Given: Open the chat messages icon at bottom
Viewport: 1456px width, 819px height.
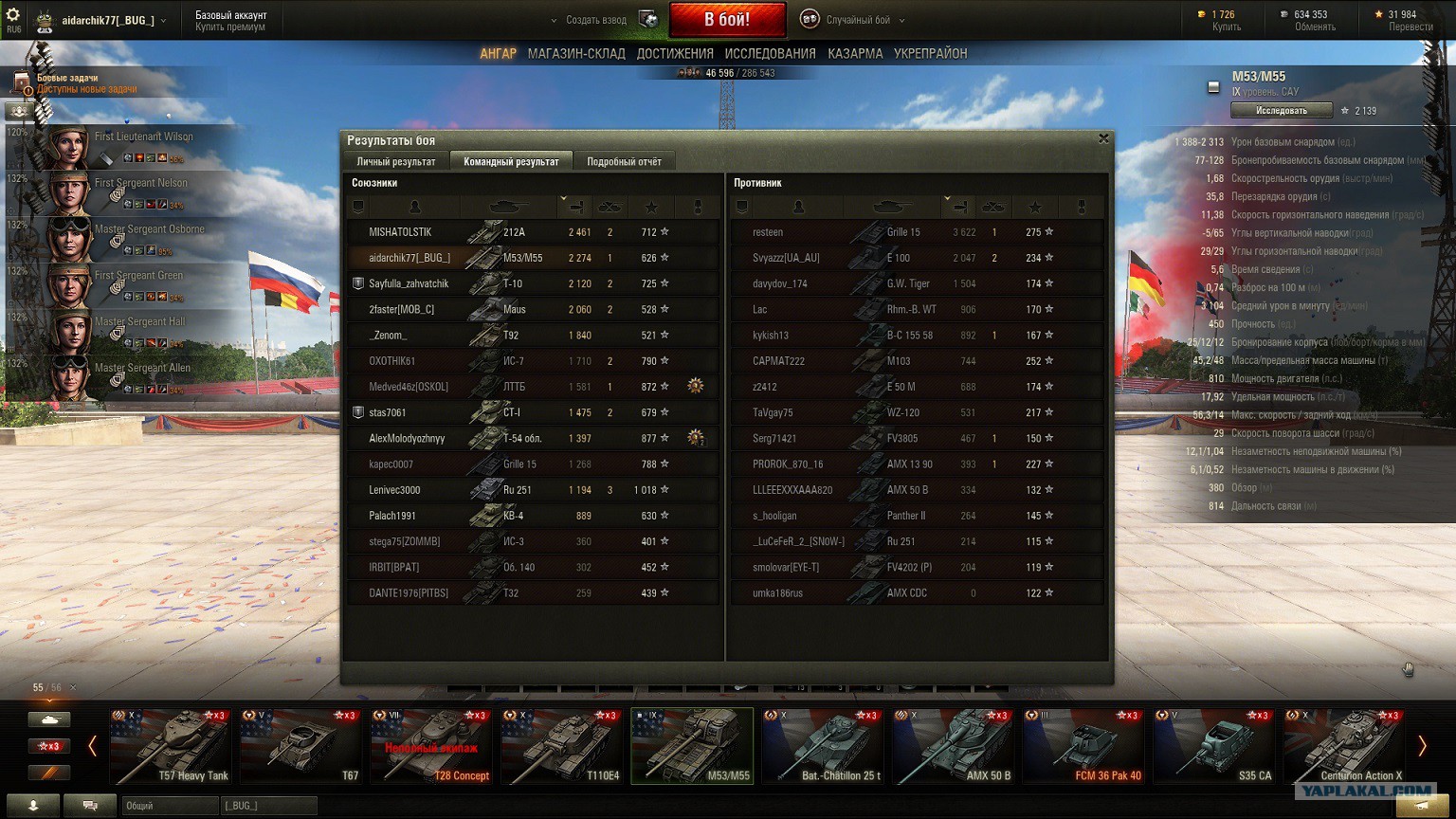Looking at the screenshot, I should [89, 805].
